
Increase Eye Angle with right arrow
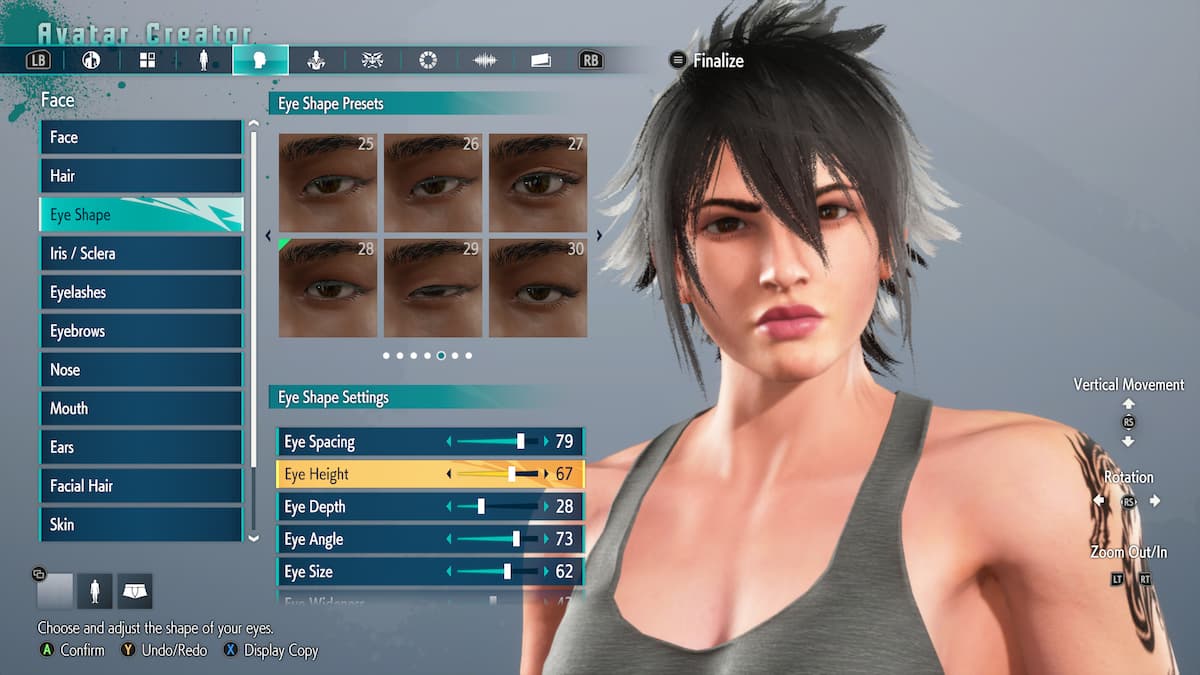click(x=546, y=540)
